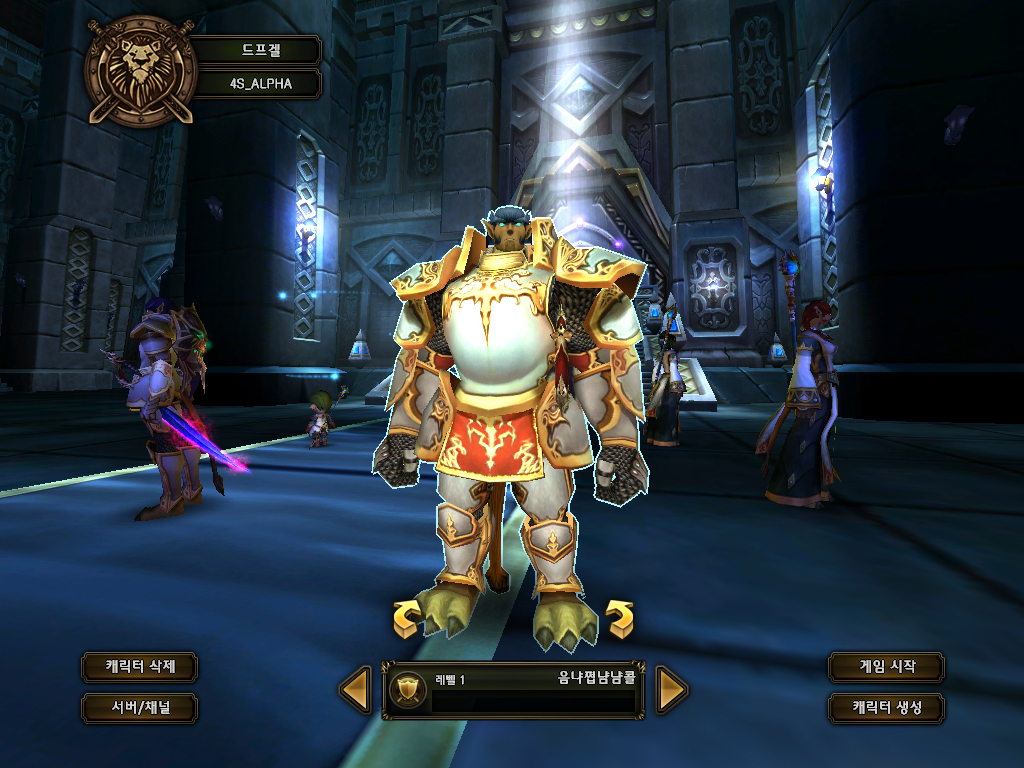The image size is (1024, 768).
Task: Choose 캐릭터 삭제 to delete the character
Action: [x=139, y=666]
